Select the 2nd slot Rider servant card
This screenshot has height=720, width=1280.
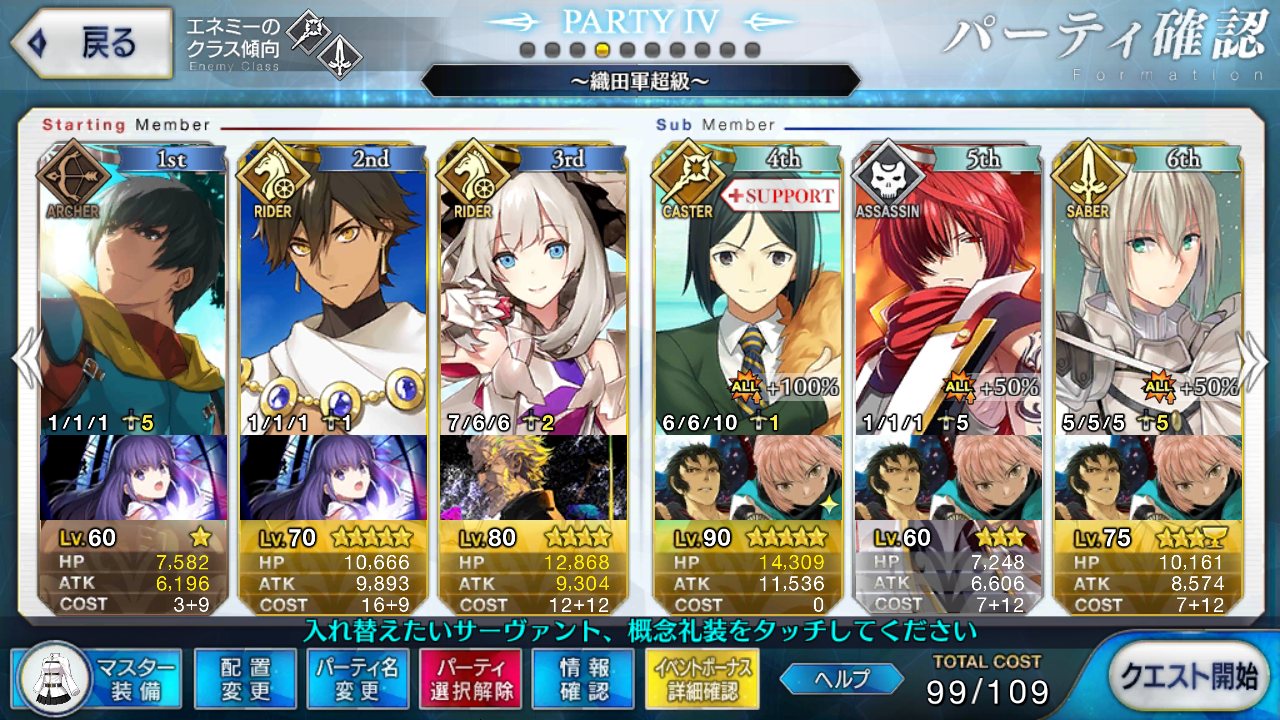(333, 290)
